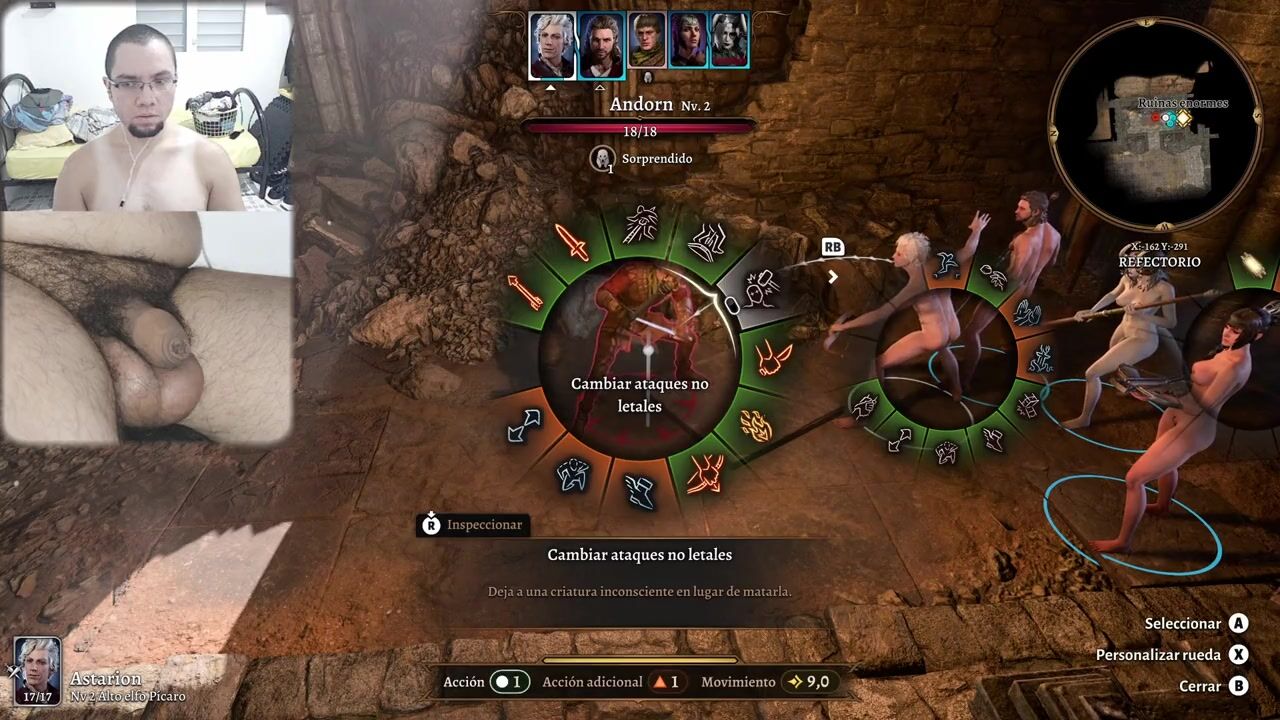Image resolution: width=1280 pixels, height=720 pixels.
Task: Pick the pale dark-haired party portrait
Action: coord(729,41)
